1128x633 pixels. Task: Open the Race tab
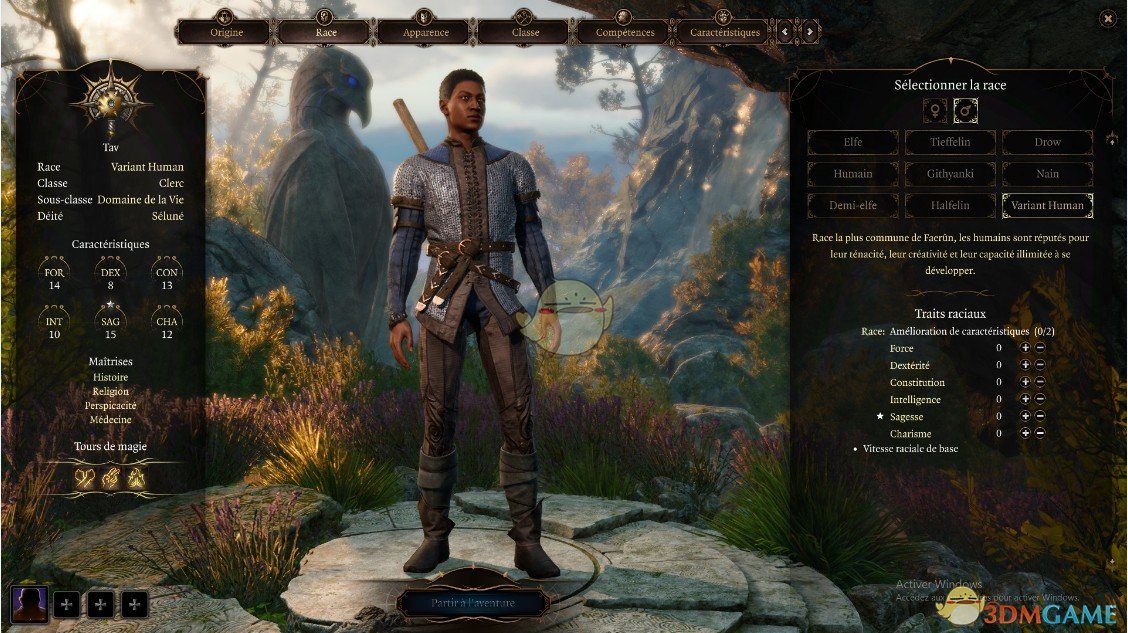(325, 32)
